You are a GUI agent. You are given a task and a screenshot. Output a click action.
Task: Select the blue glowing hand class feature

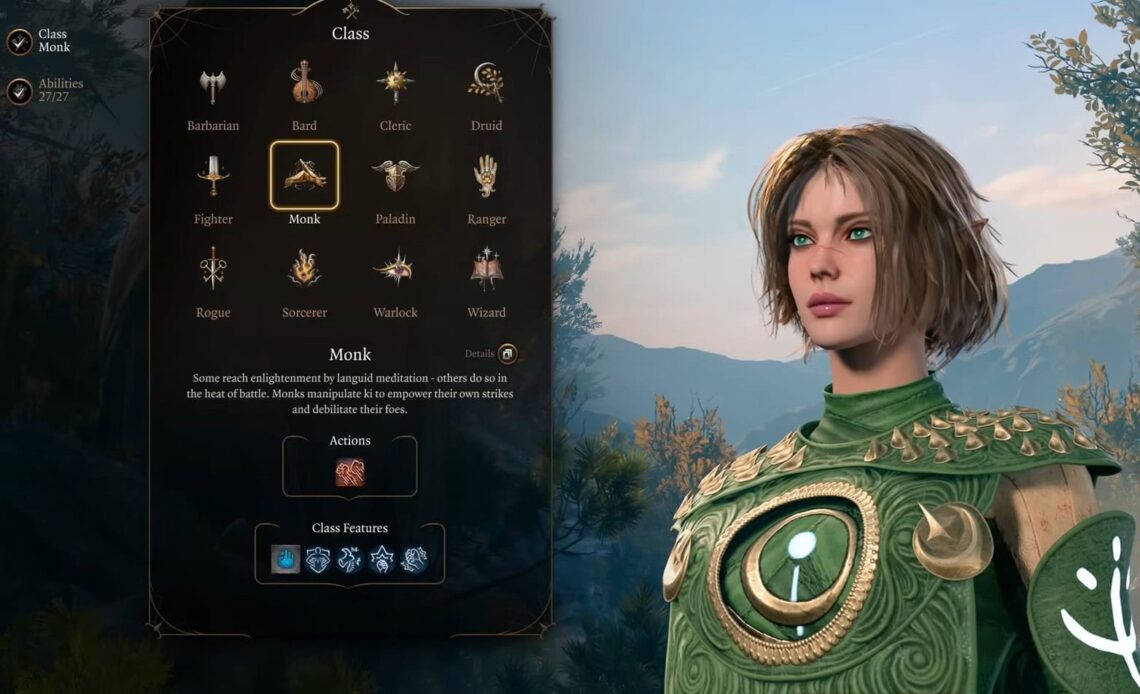[285, 559]
